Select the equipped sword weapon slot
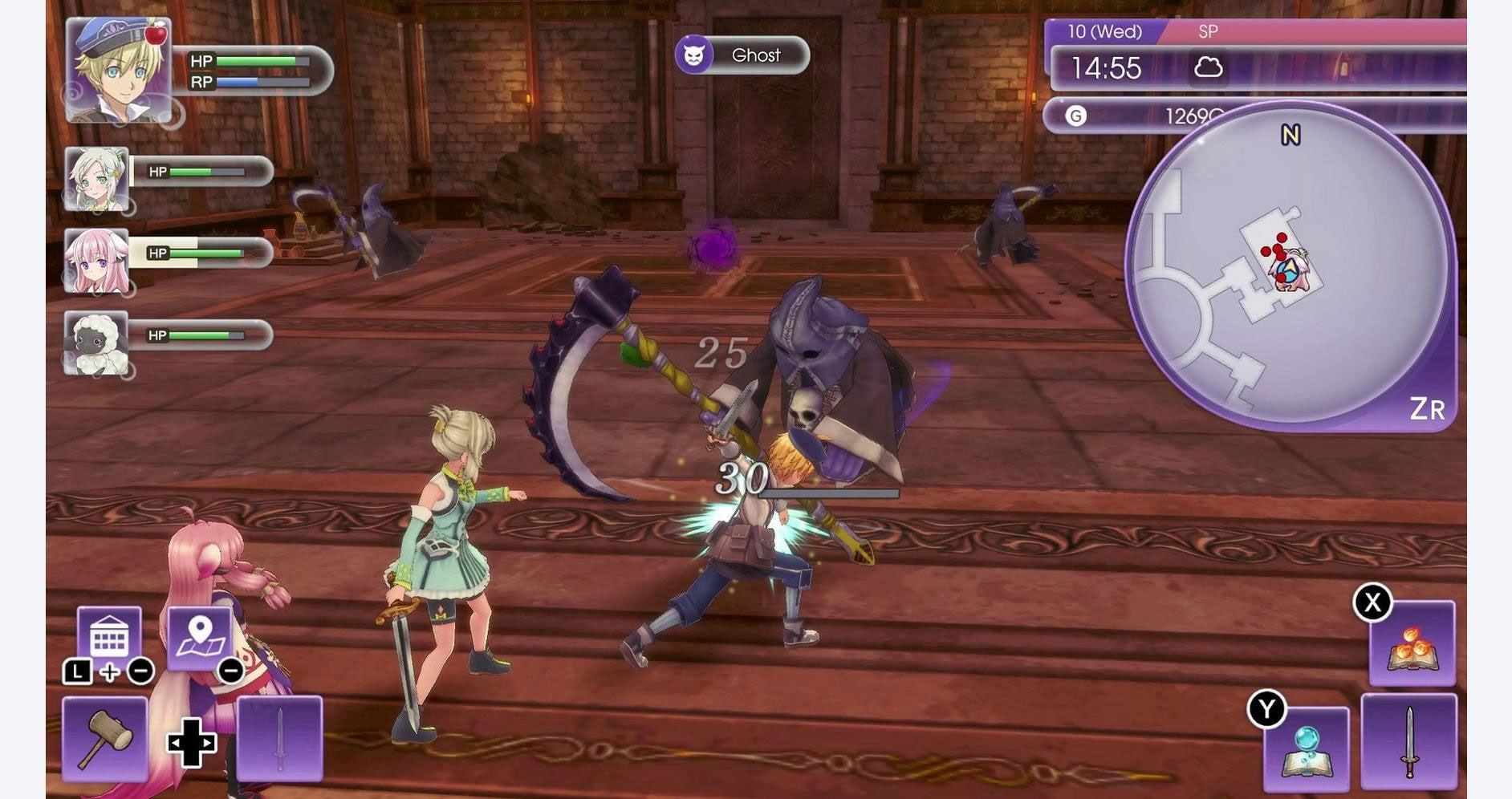1512x799 pixels. coord(1408,741)
